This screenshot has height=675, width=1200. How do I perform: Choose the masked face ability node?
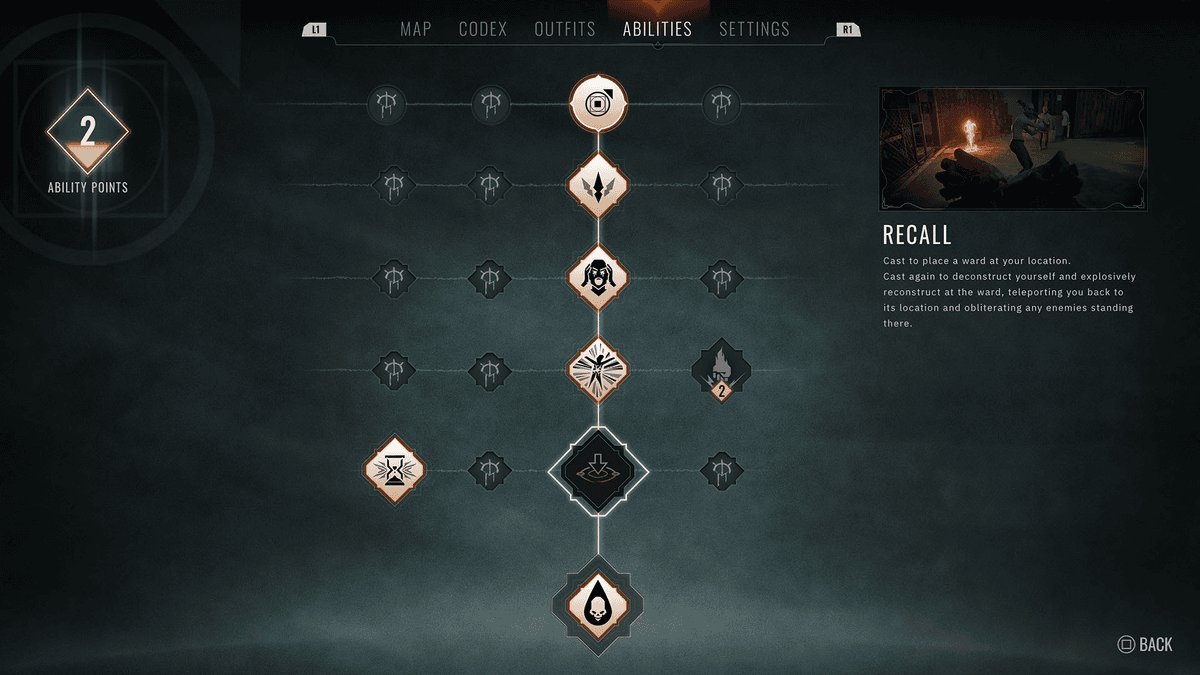598,276
